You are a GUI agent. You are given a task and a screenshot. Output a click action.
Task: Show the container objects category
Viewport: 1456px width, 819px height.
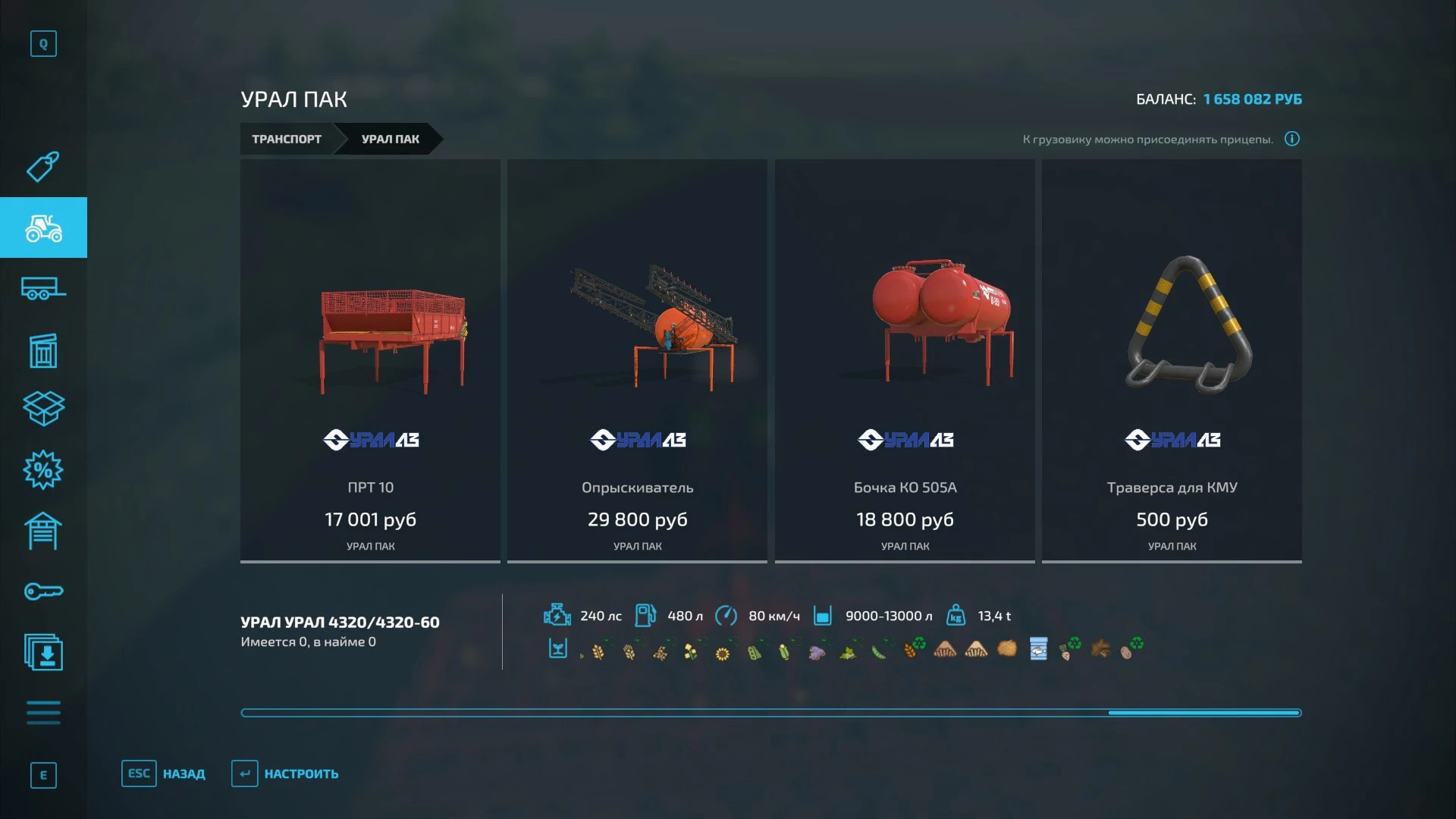point(43,350)
